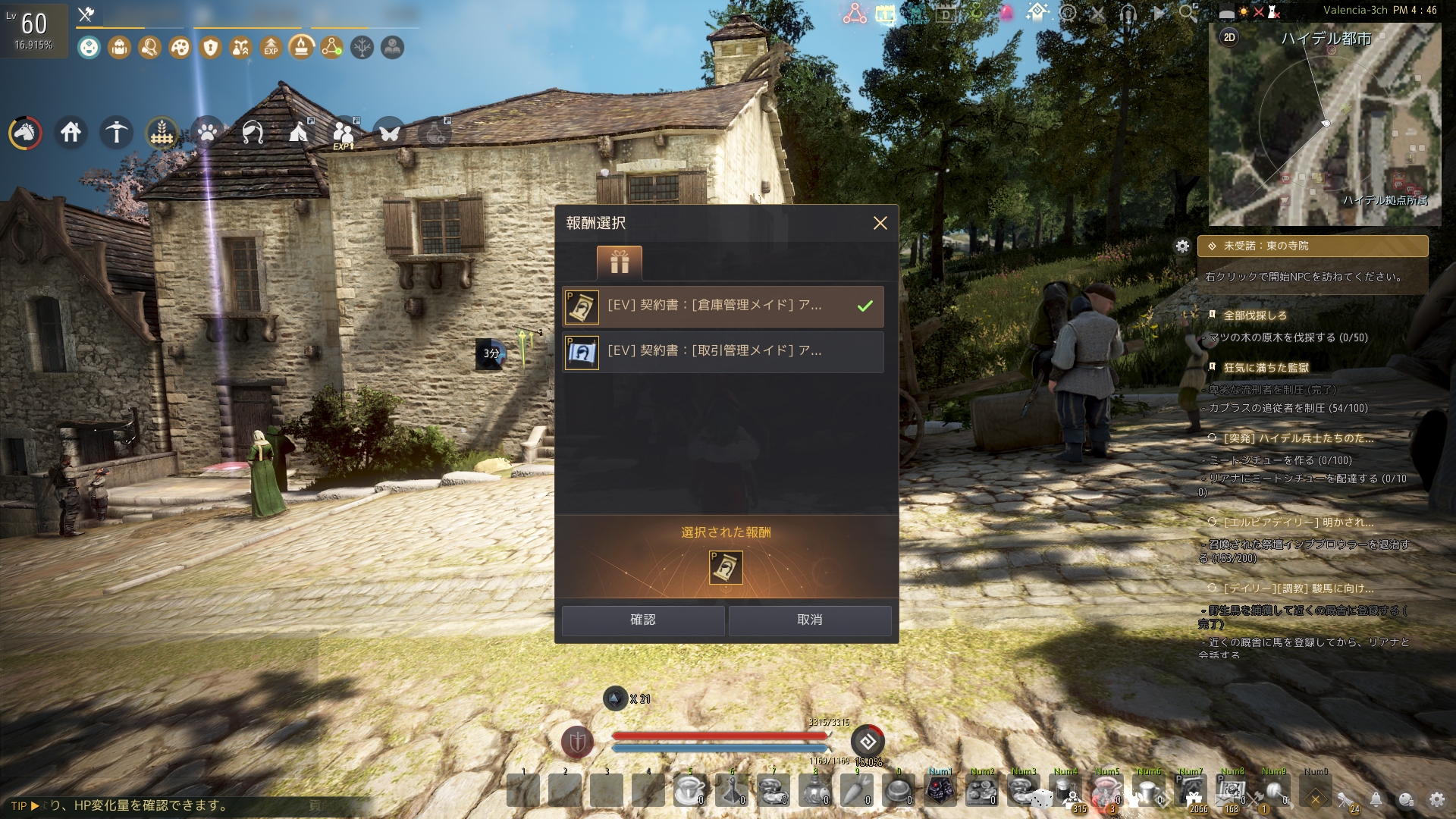Click the fence garden icon

tap(162, 133)
